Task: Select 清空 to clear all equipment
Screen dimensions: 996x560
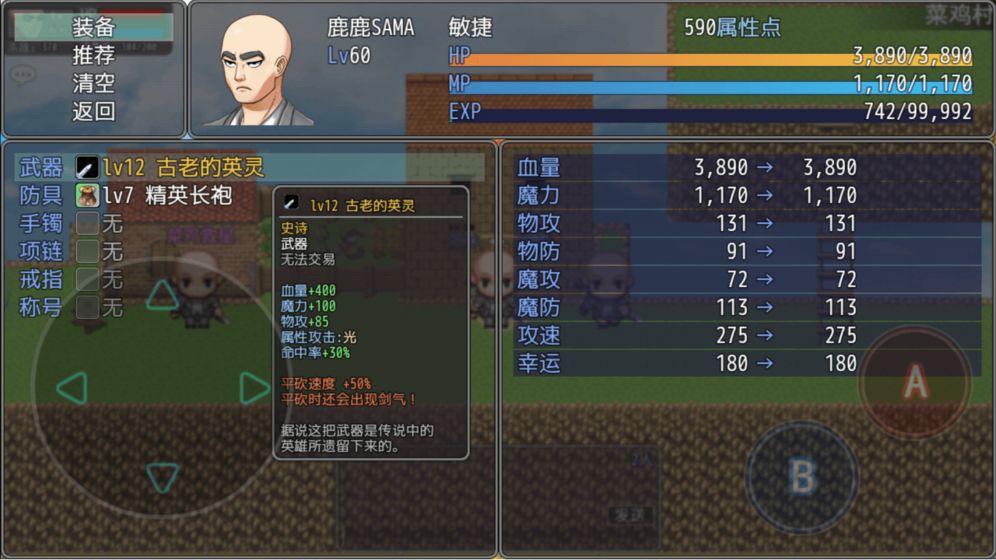Action: [x=94, y=83]
